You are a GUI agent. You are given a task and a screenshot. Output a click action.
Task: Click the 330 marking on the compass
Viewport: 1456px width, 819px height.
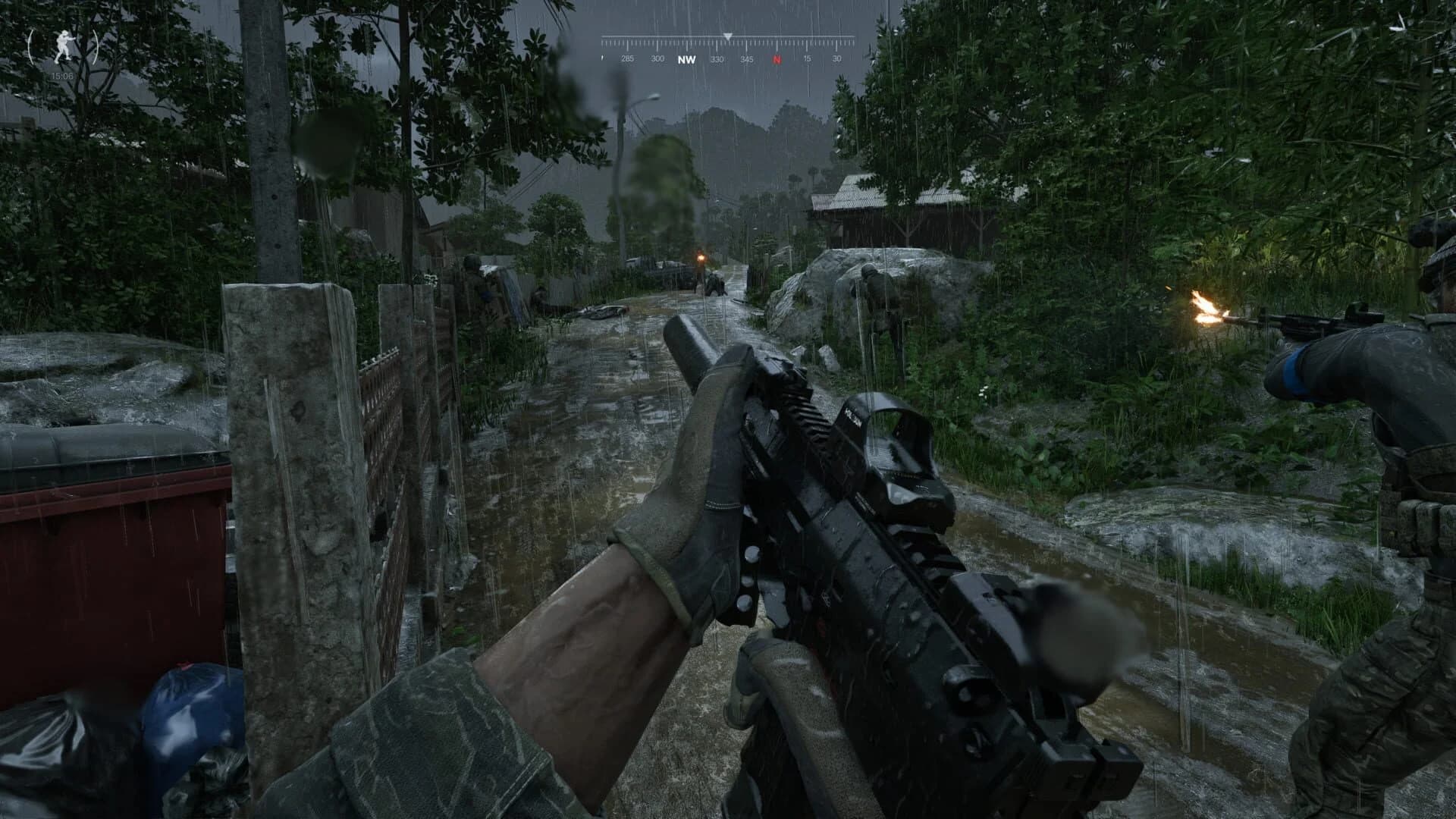[717, 58]
